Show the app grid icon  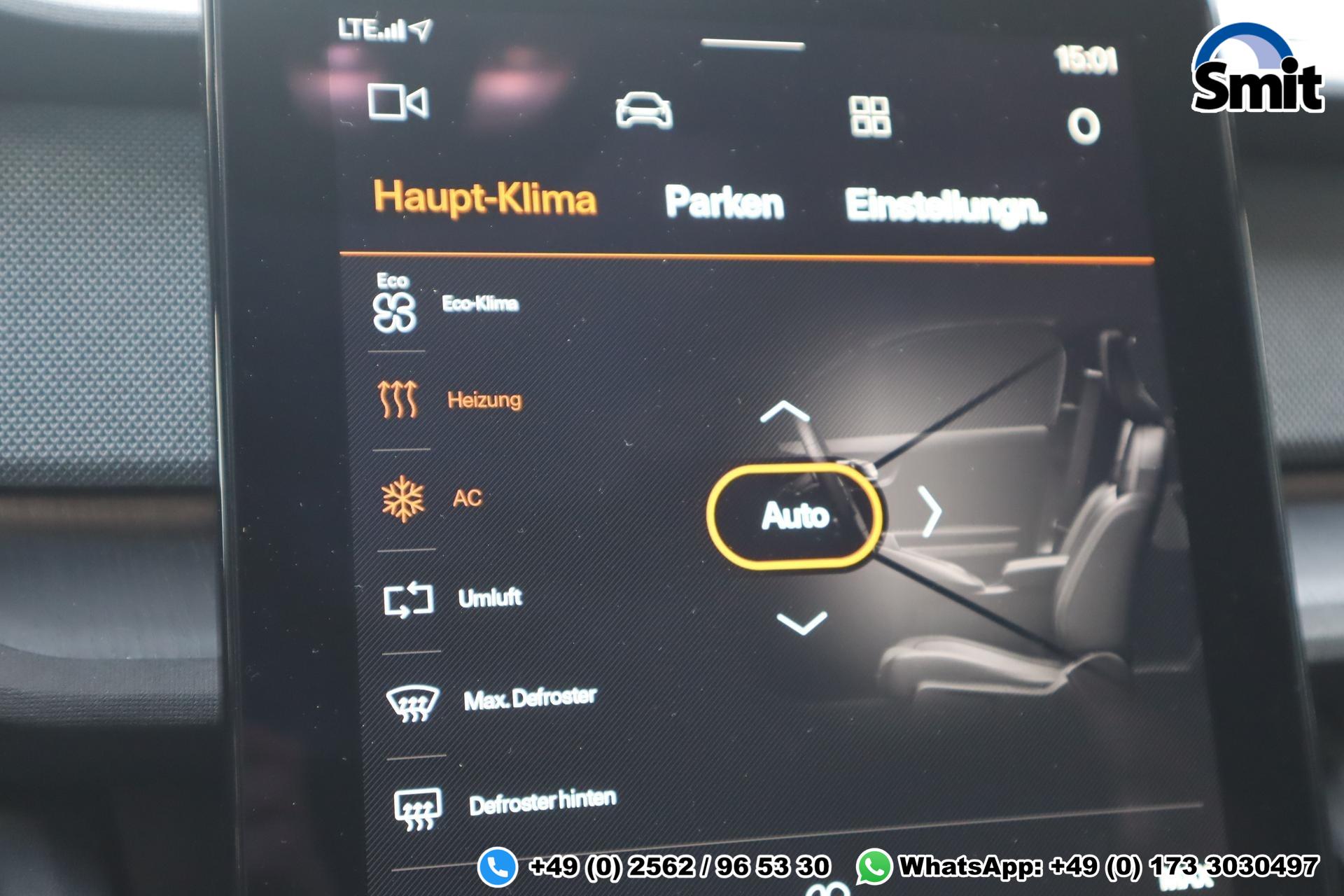(x=869, y=116)
